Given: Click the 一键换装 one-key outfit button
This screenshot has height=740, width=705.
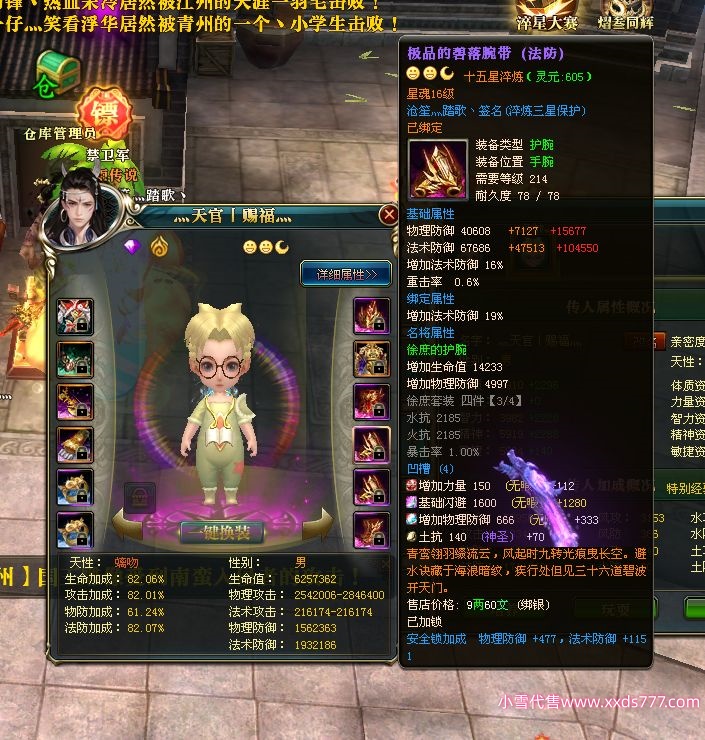Looking at the screenshot, I should 221,532.
